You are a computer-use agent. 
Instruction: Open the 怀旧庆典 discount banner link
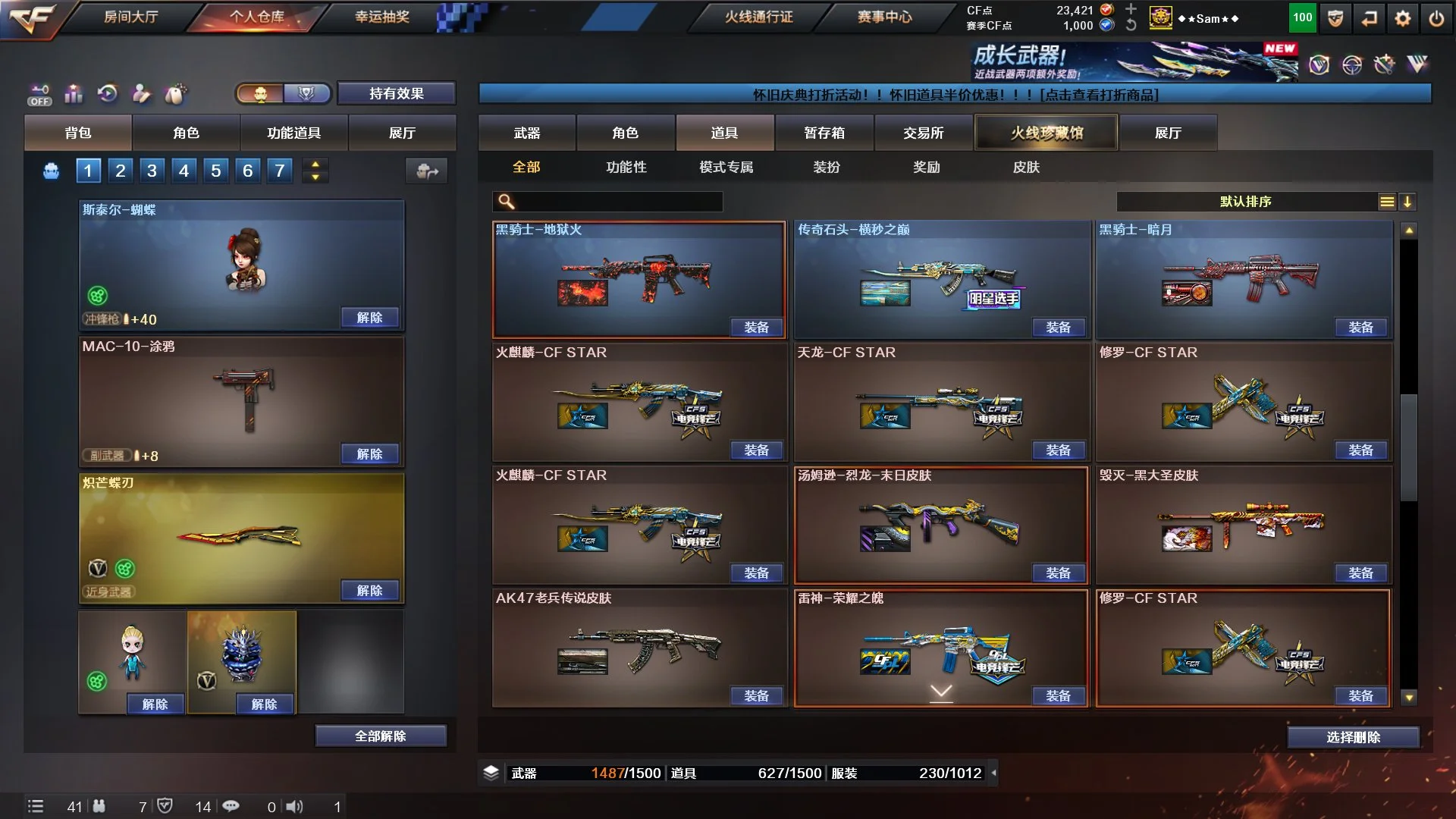click(955, 95)
